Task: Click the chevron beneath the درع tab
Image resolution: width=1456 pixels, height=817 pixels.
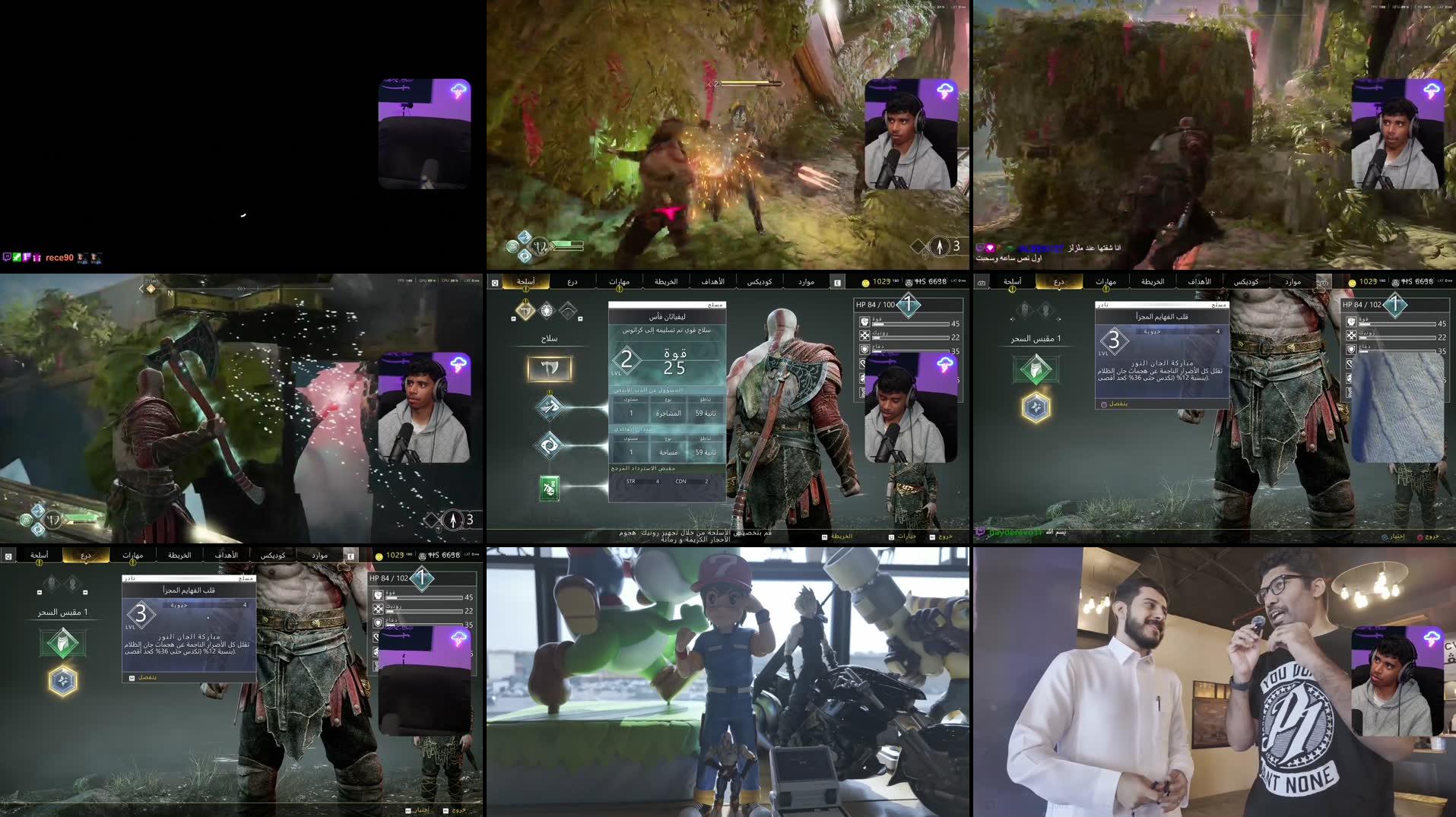Action: click(x=1058, y=290)
